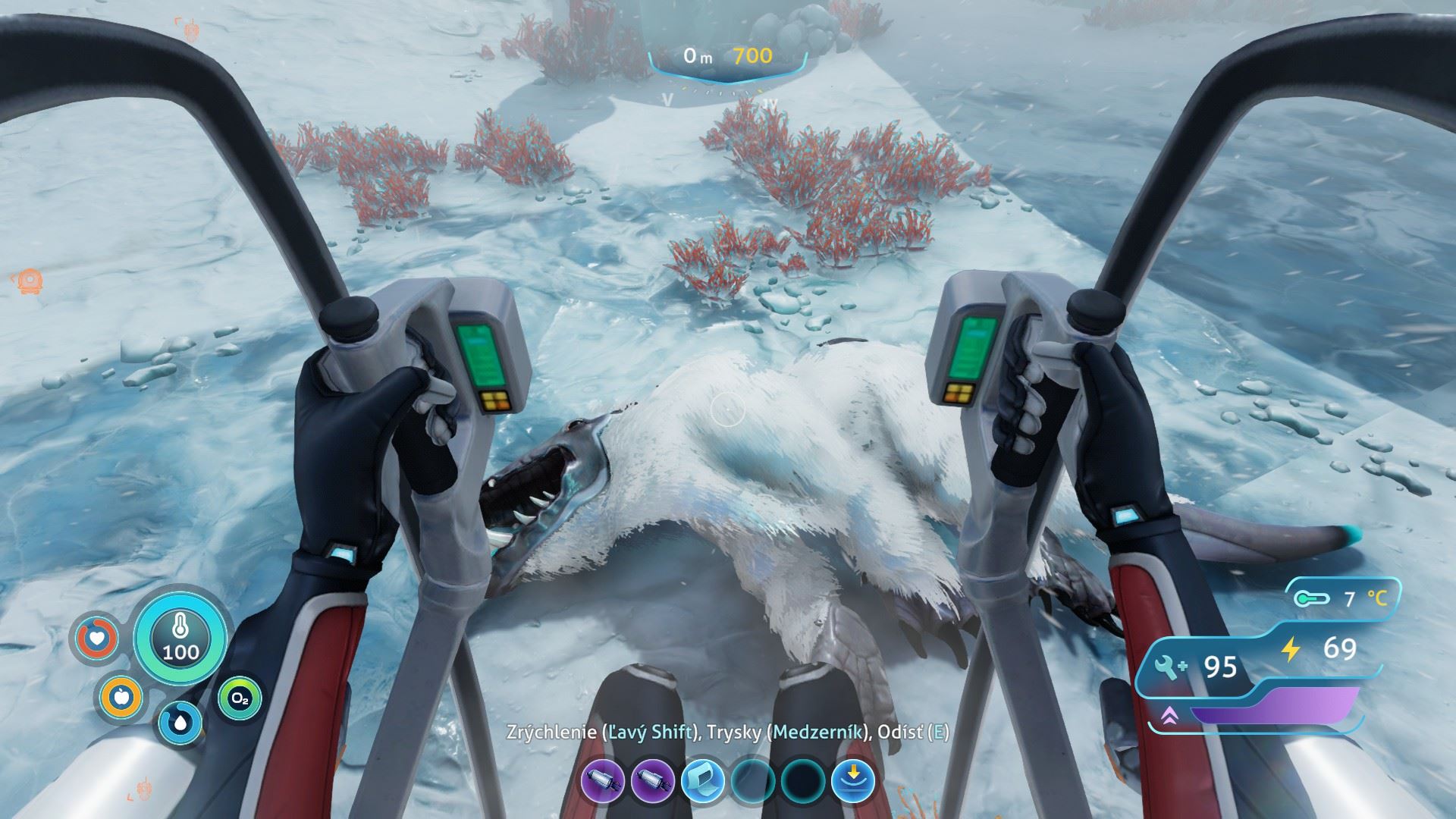Select the light-blue module hotbar slot

(x=702, y=782)
